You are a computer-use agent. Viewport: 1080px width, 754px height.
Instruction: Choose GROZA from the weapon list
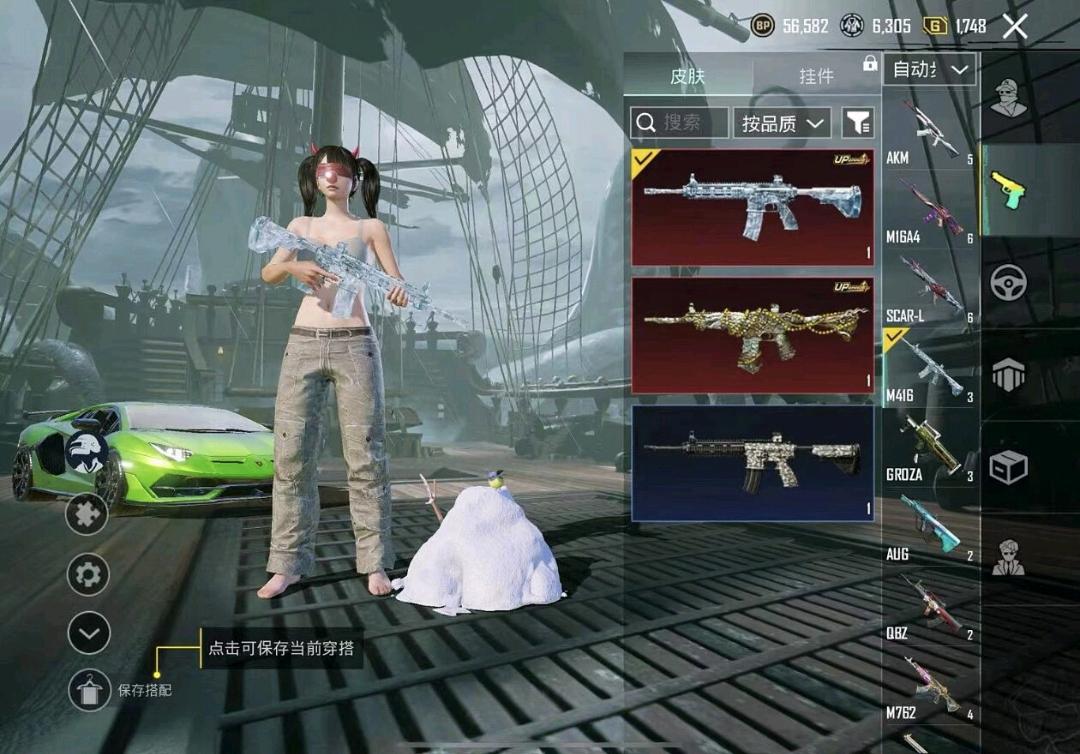[930, 445]
